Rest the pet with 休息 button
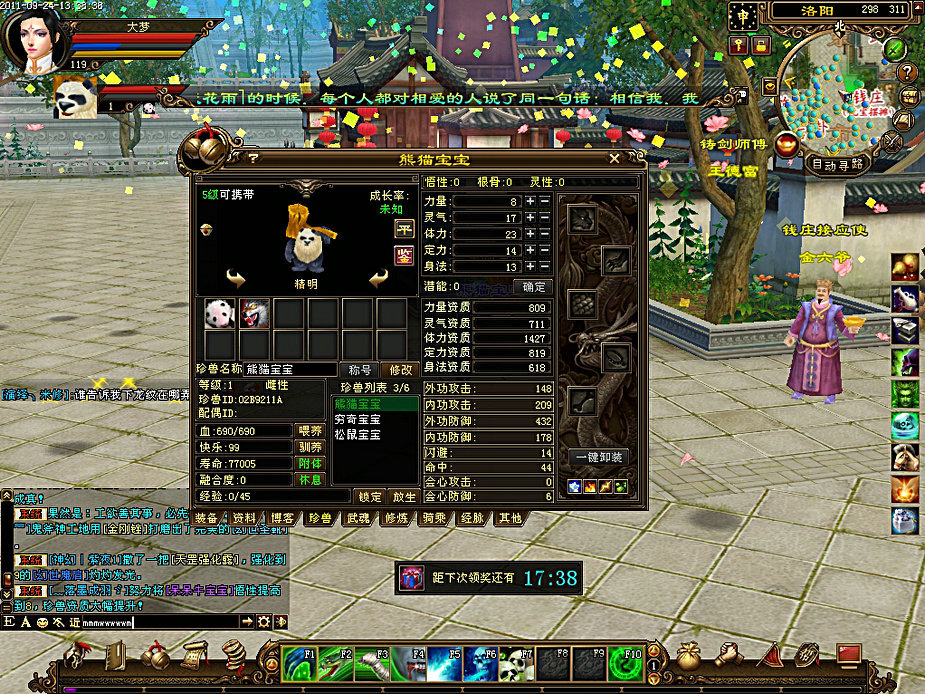Viewport: 925px width, 694px height. coord(311,480)
